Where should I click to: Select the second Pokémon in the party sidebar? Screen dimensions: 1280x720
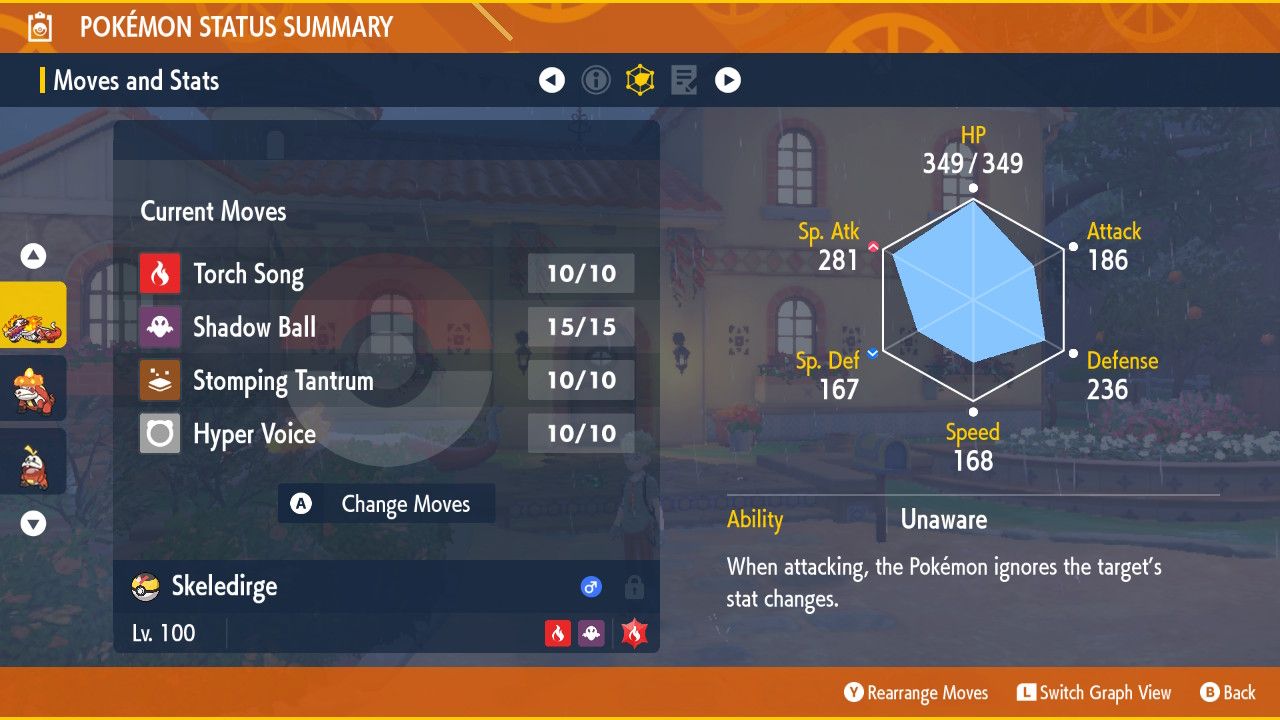coord(33,388)
